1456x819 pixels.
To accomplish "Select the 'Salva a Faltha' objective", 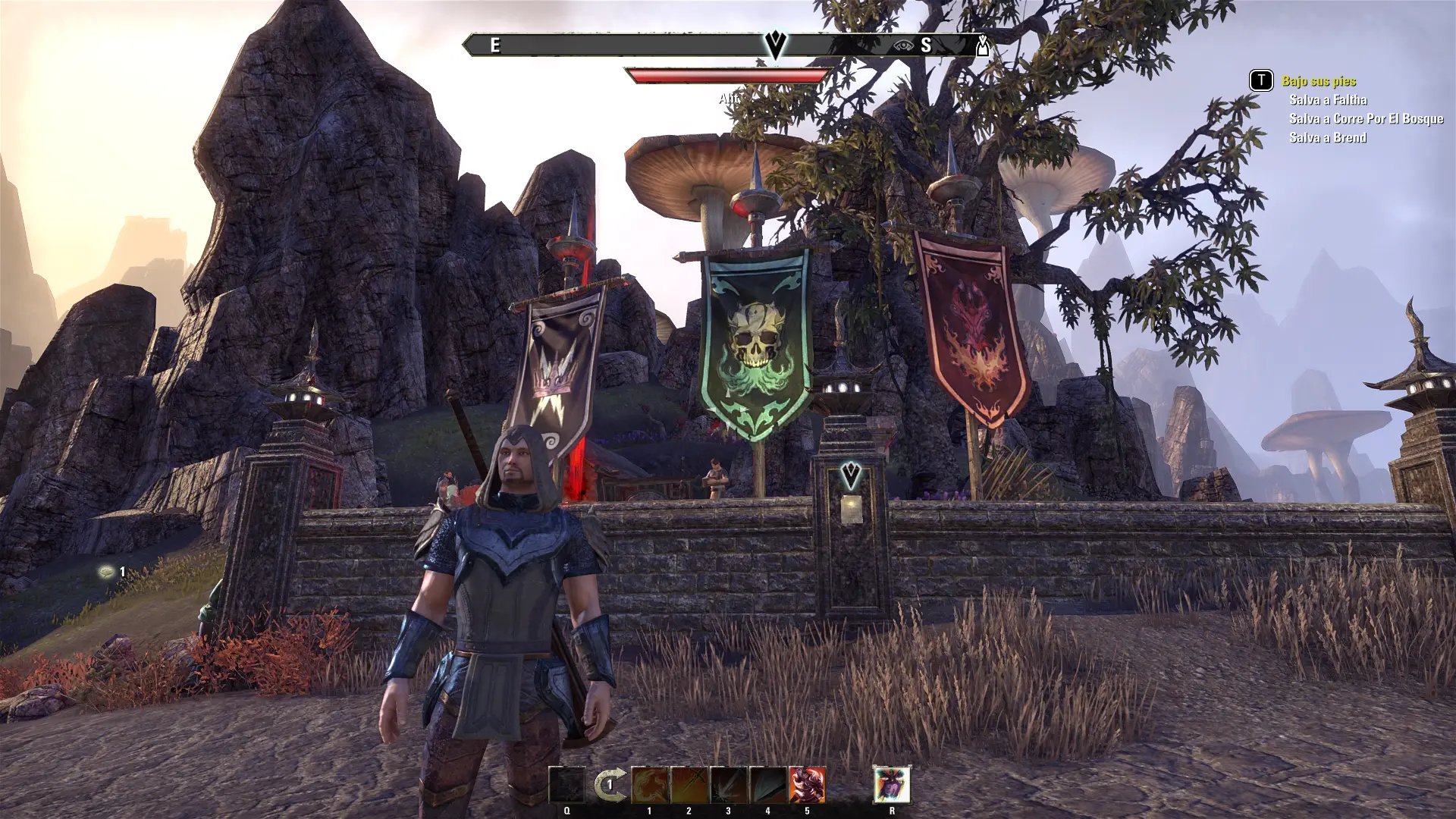I will click(1328, 100).
